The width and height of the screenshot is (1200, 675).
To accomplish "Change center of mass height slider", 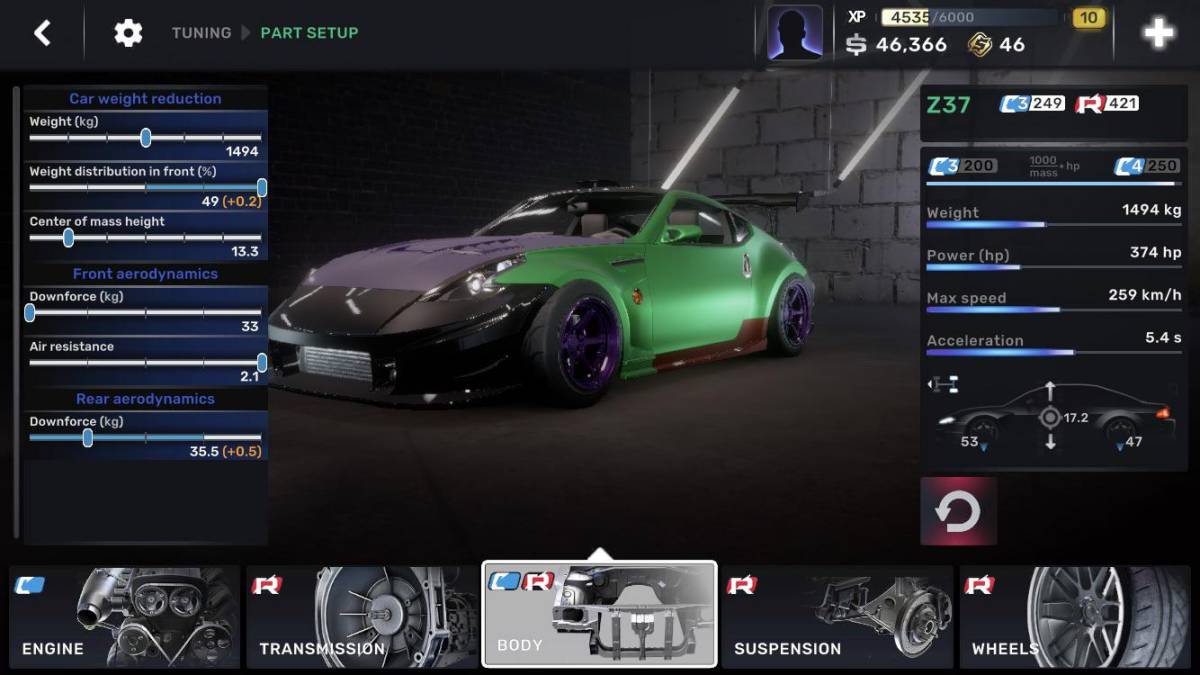I will [x=68, y=238].
